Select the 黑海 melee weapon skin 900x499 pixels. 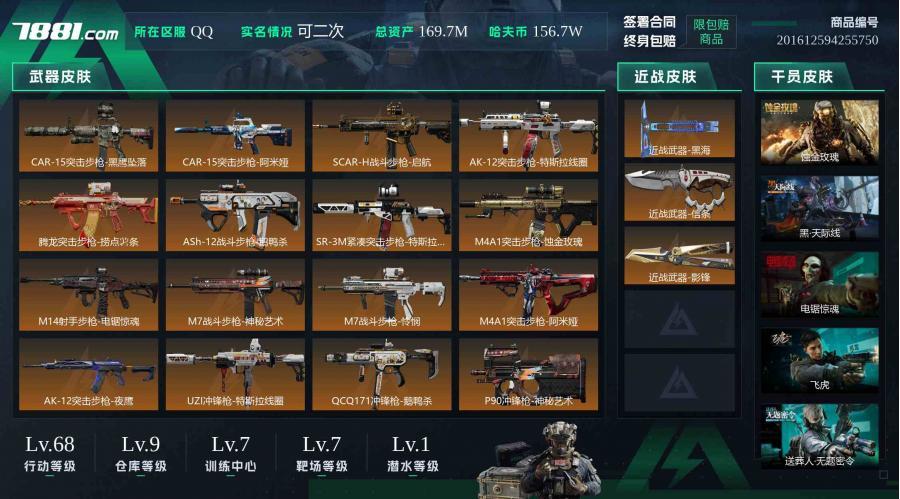point(679,128)
